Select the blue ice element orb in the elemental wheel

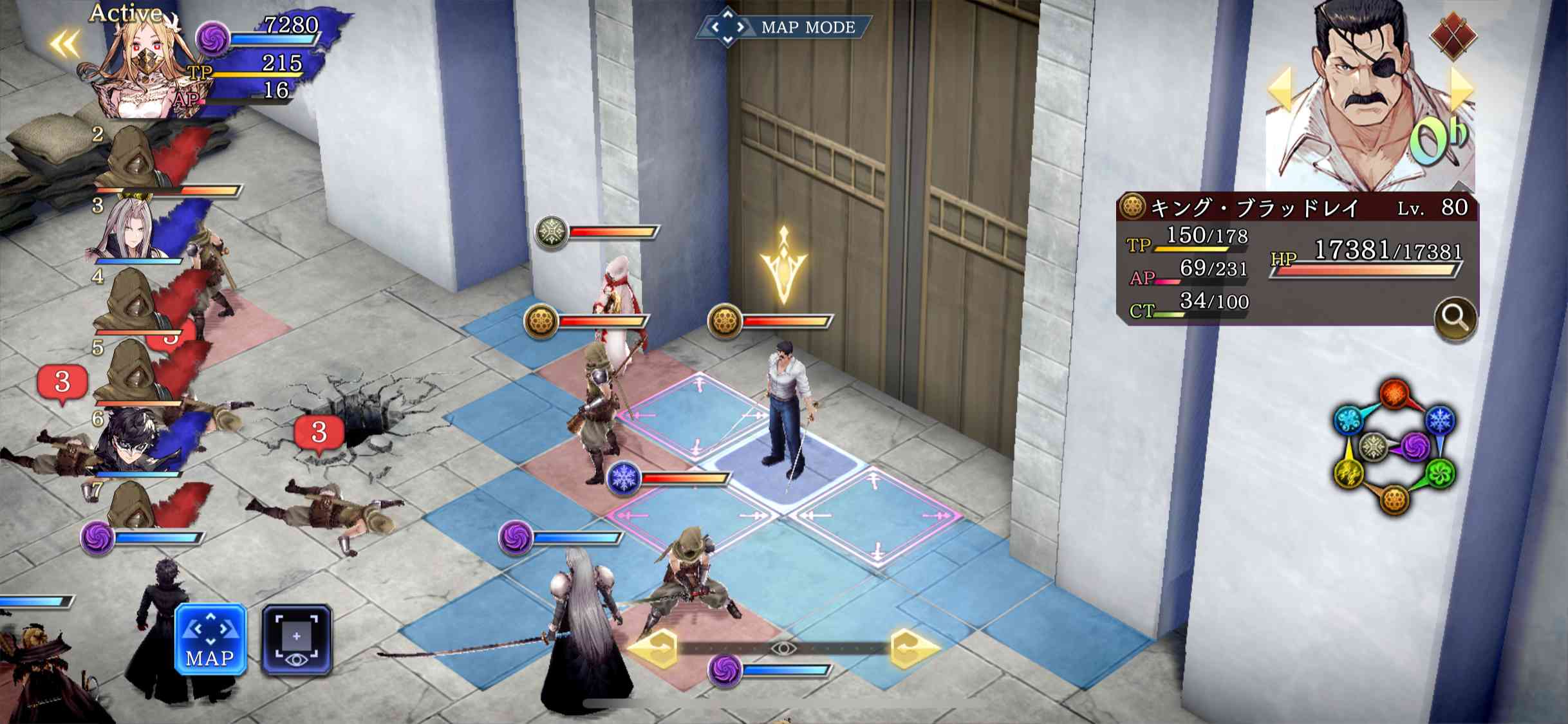(1440, 420)
